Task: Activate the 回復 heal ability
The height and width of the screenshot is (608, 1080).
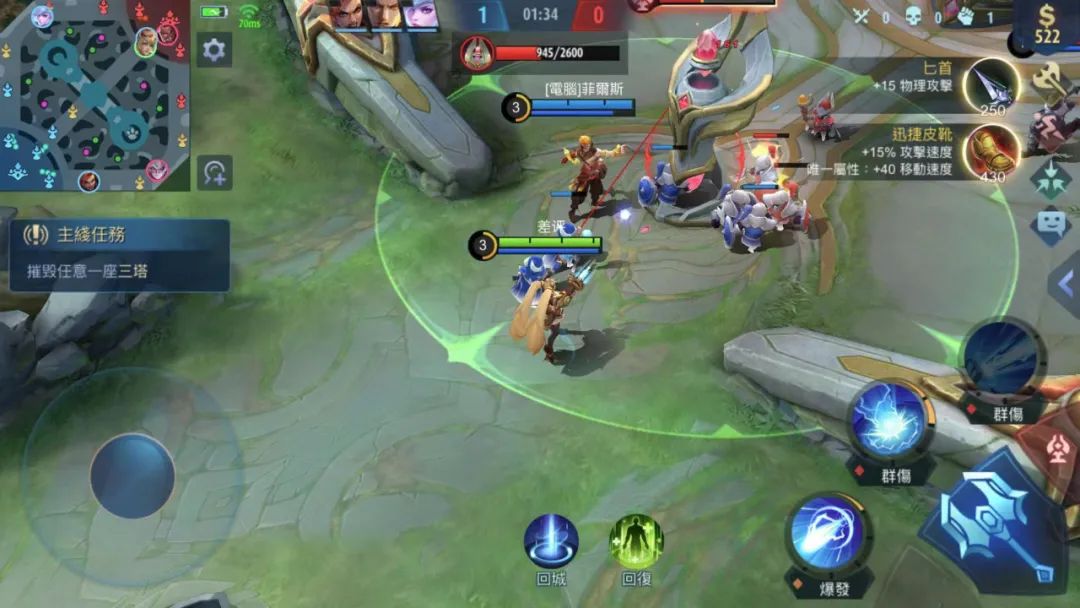Action: pos(637,542)
